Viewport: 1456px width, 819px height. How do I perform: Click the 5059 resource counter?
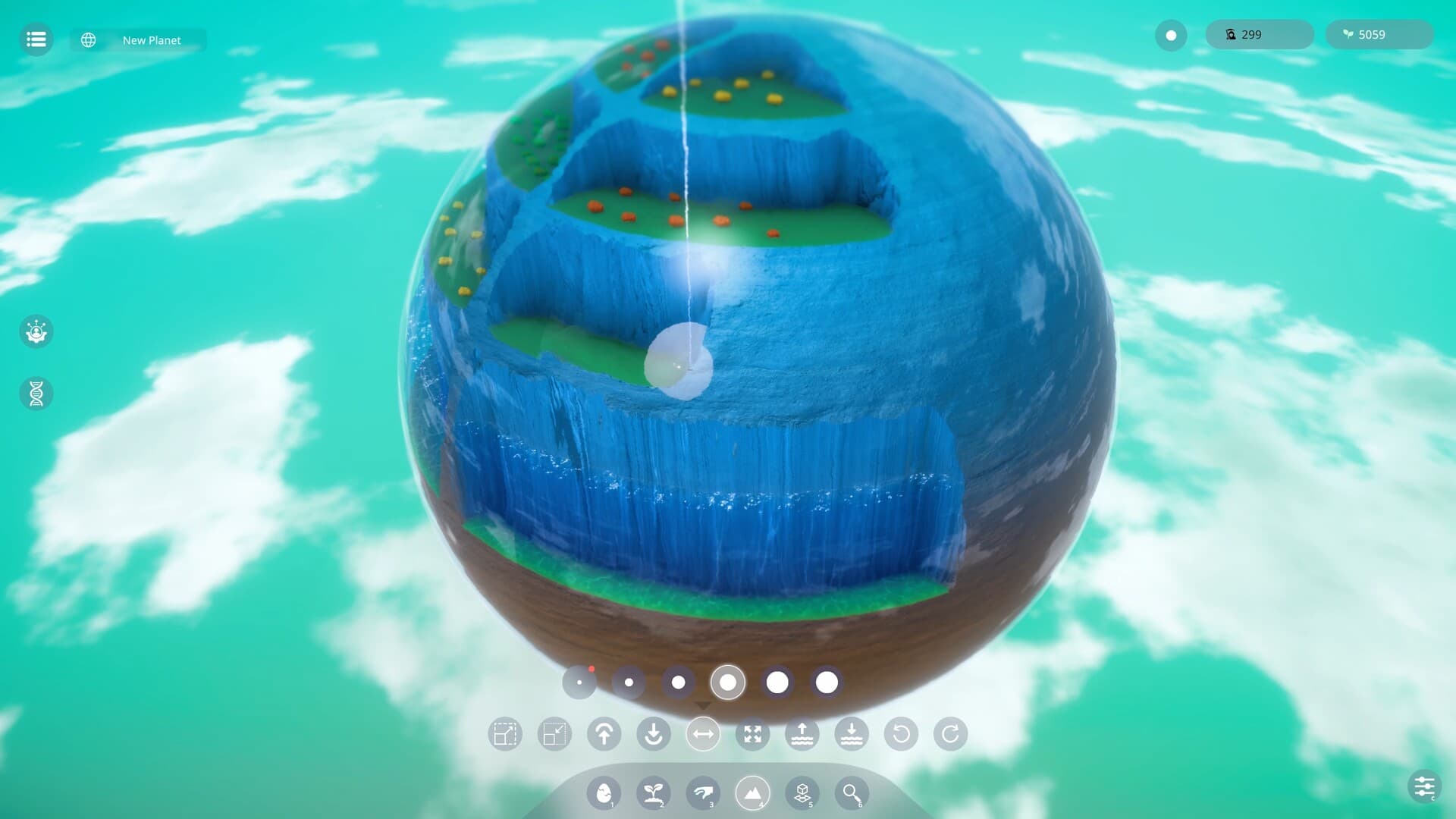click(x=1378, y=34)
